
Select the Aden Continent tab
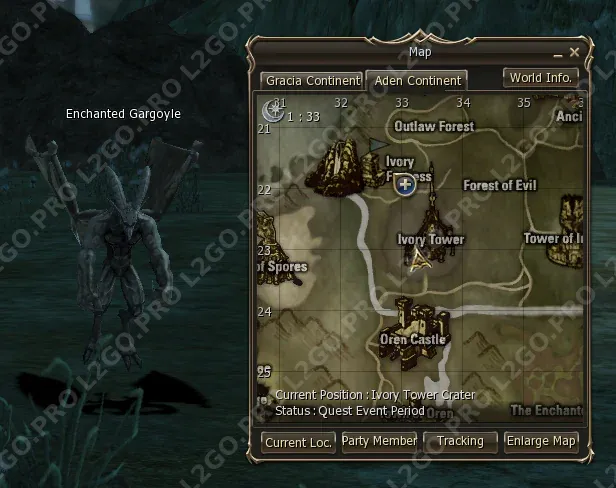[415, 80]
